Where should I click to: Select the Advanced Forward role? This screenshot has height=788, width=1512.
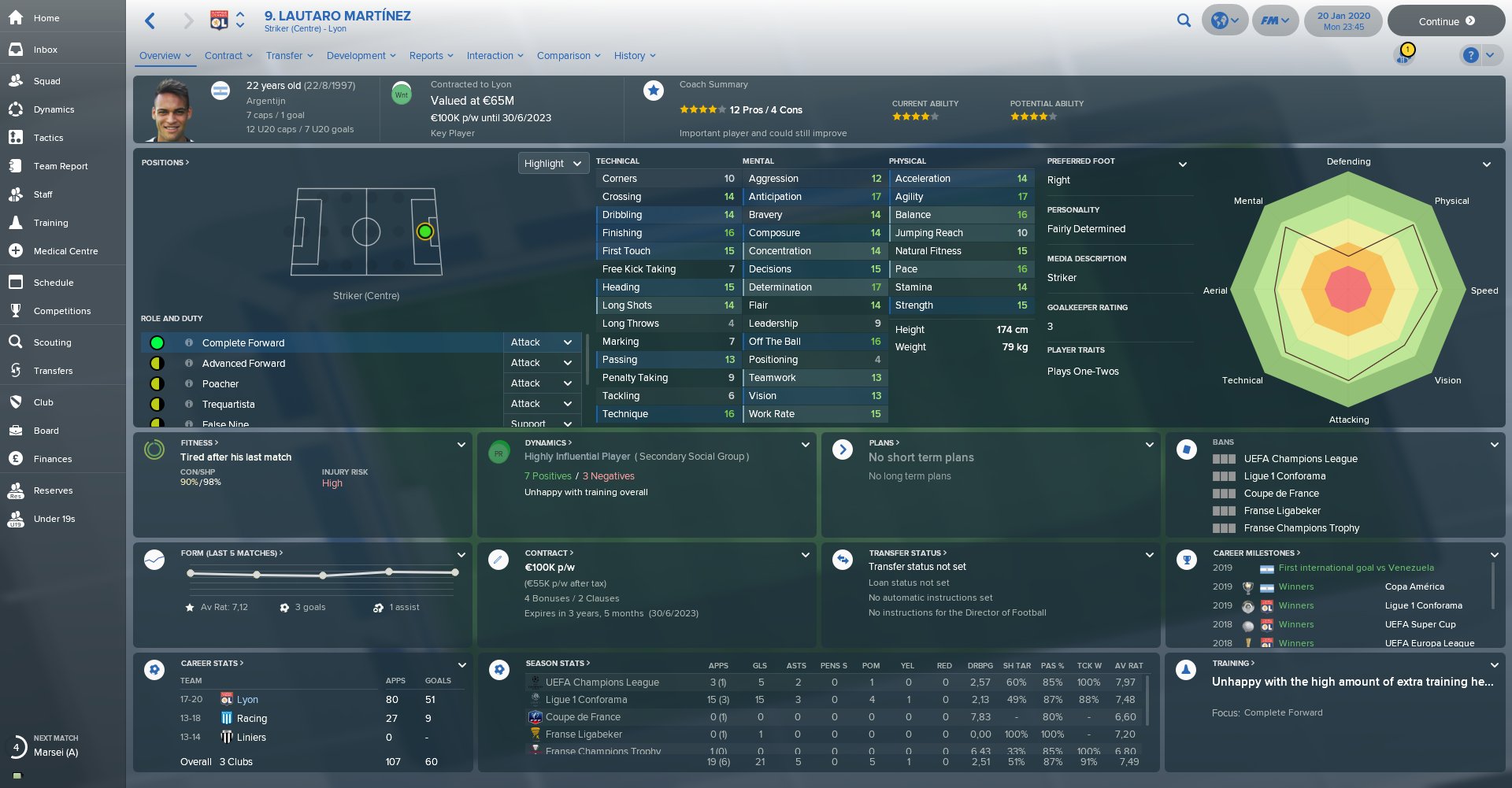tap(243, 364)
